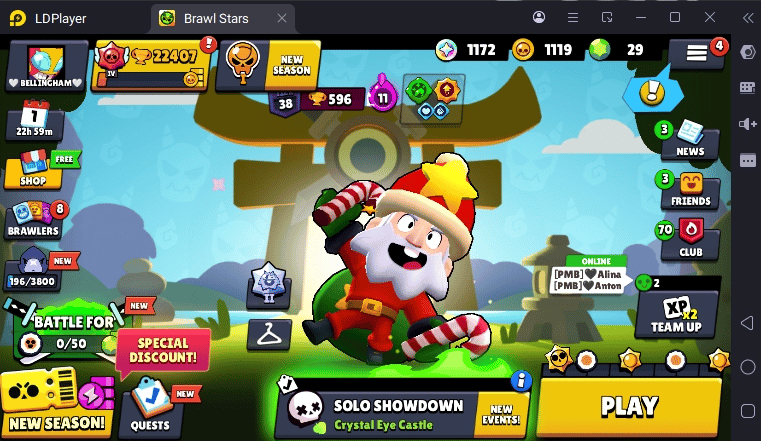The image size is (761, 441).
Task: Open the hamburger menu
Action: [697, 55]
